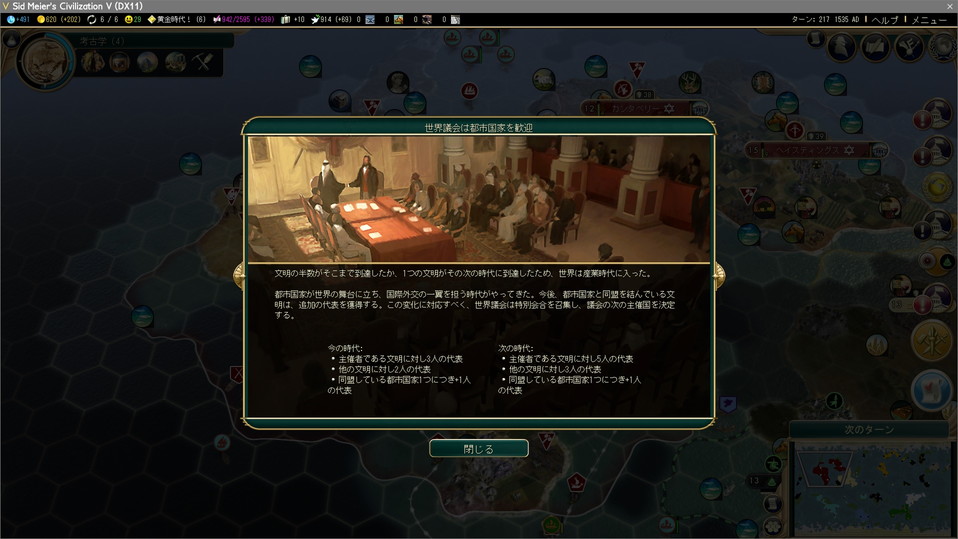
Task: Open the espionage spy overview icon
Action: (x=843, y=47)
